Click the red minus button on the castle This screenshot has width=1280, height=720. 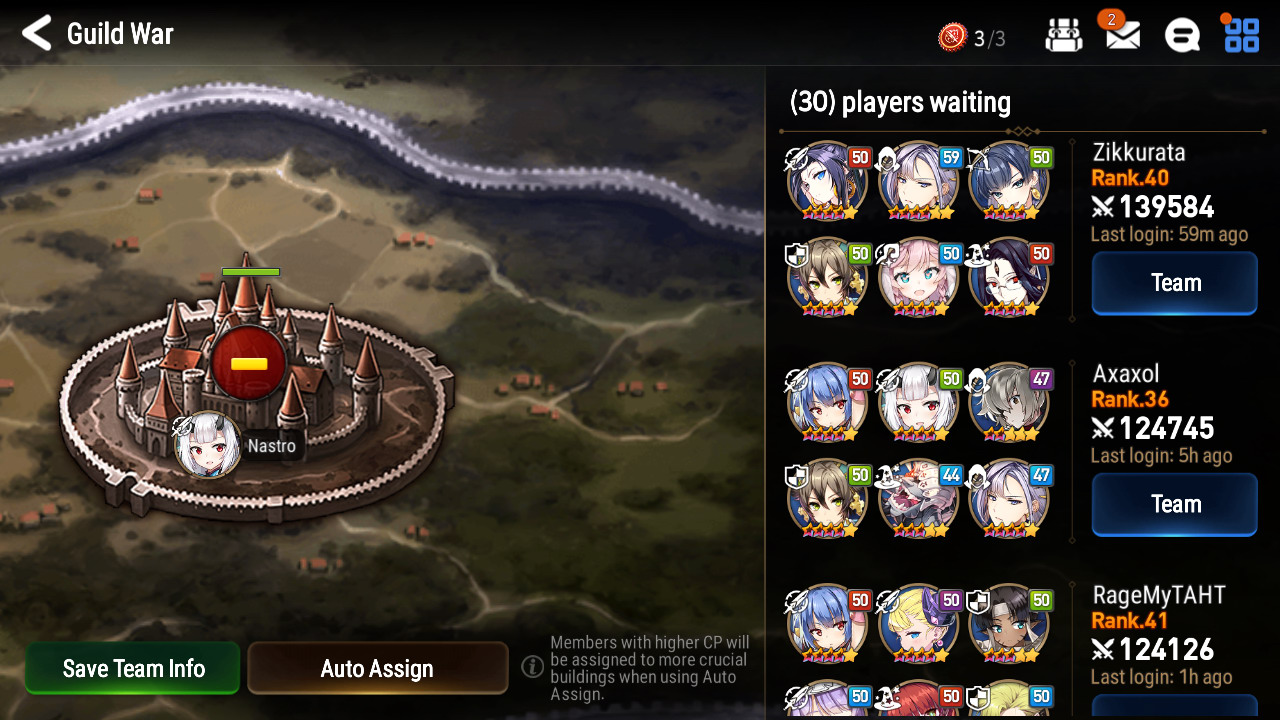(x=249, y=363)
